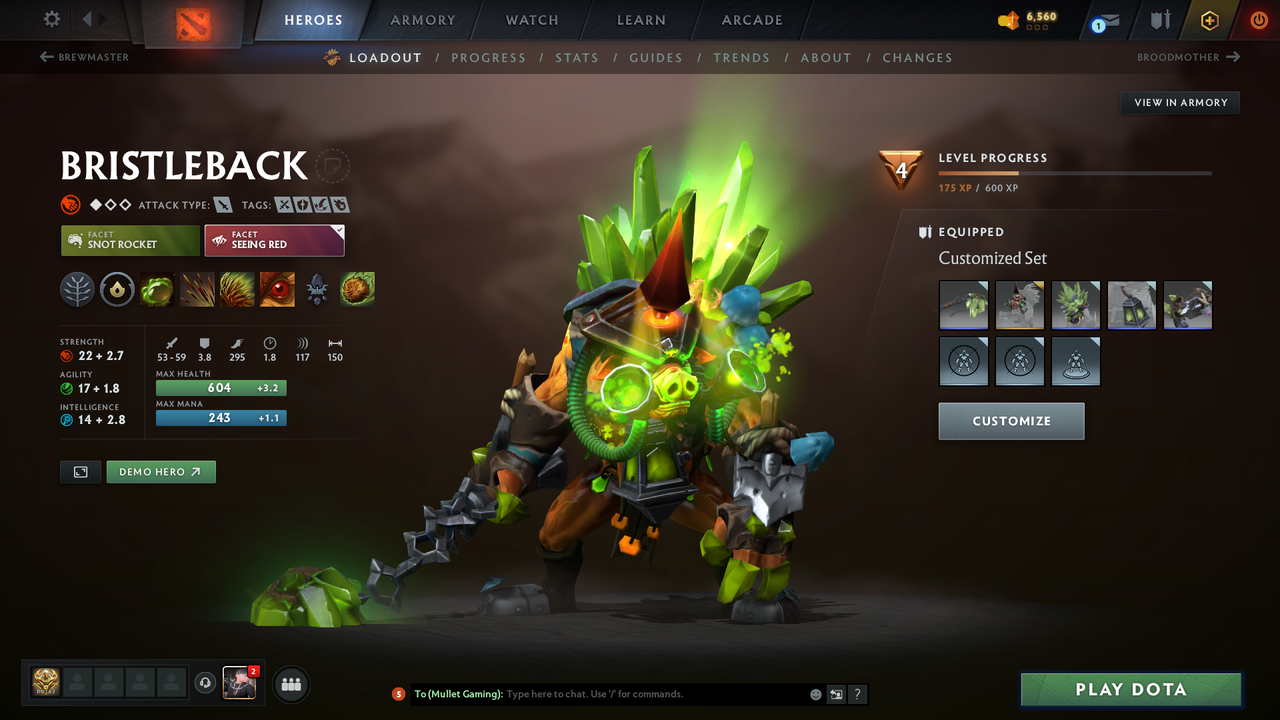Go to next hero Broodmother via right arrow

coord(1233,57)
